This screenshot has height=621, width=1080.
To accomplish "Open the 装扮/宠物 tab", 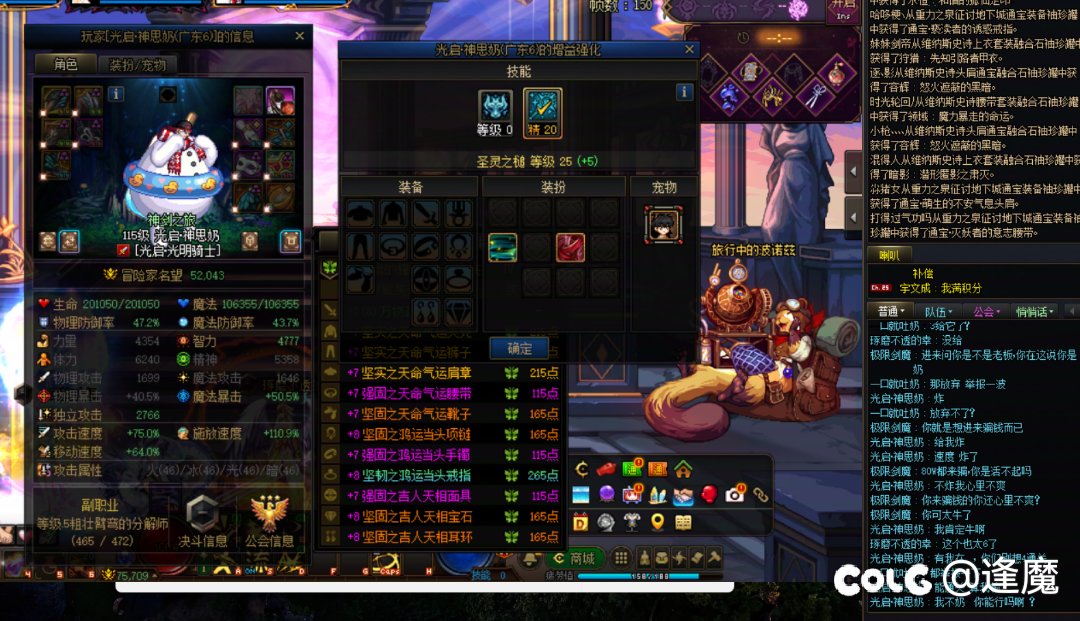I will [x=136, y=64].
